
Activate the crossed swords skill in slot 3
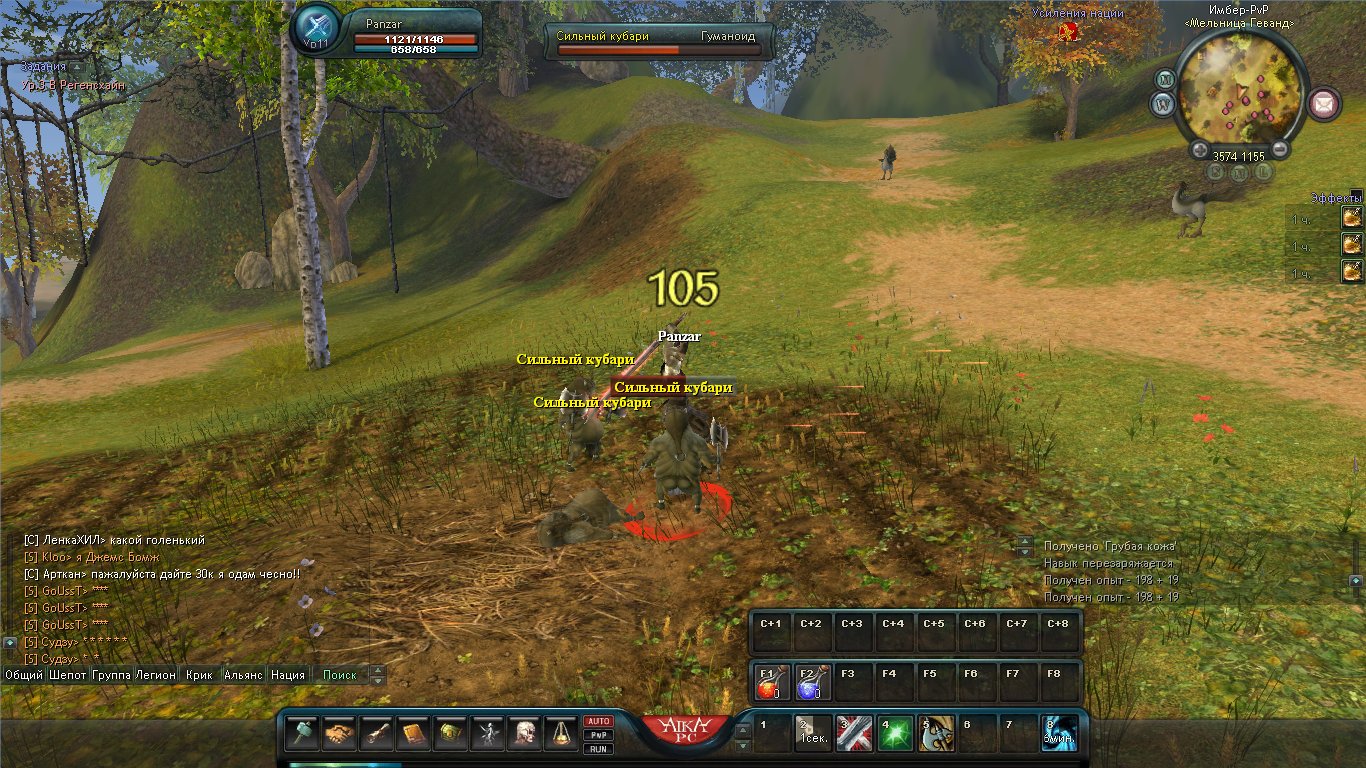coord(854,734)
